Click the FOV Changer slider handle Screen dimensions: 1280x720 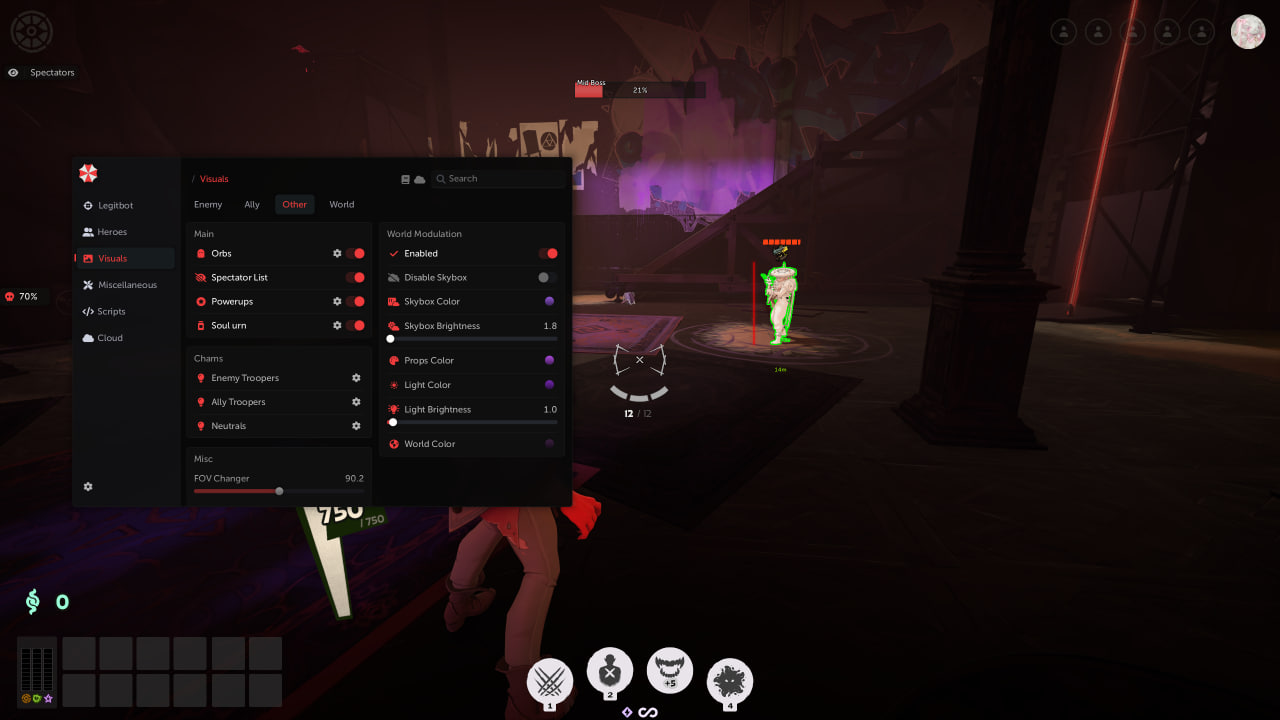[x=279, y=491]
